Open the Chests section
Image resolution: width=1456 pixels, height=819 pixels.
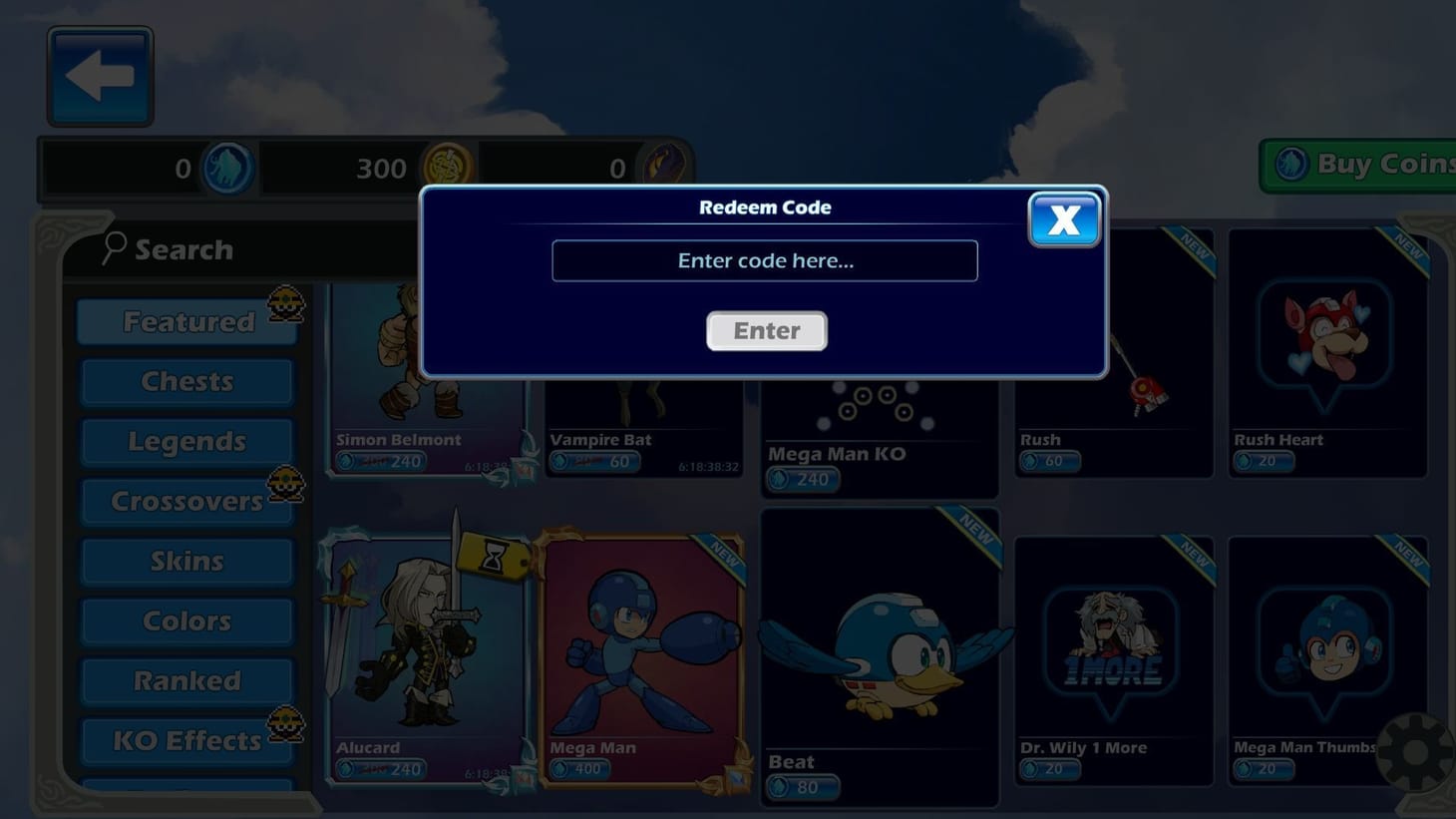tap(186, 381)
